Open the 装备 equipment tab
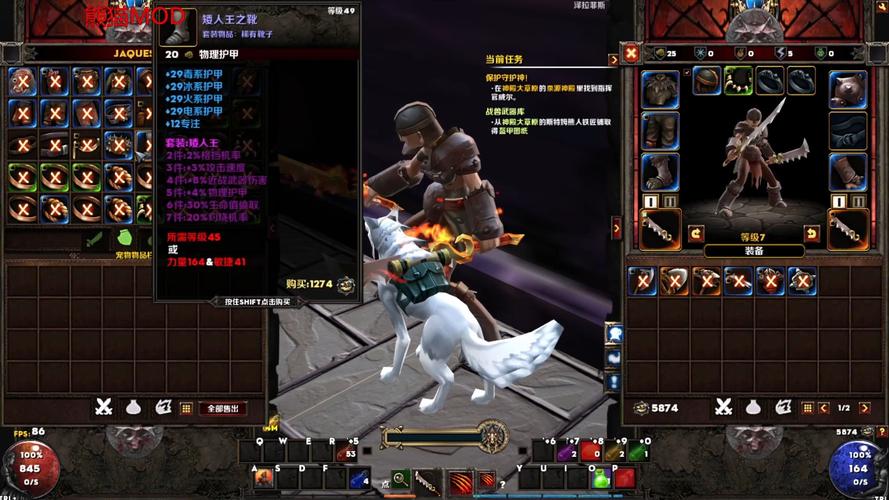The width and height of the screenshot is (889, 500). pyautogui.click(x=754, y=251)
